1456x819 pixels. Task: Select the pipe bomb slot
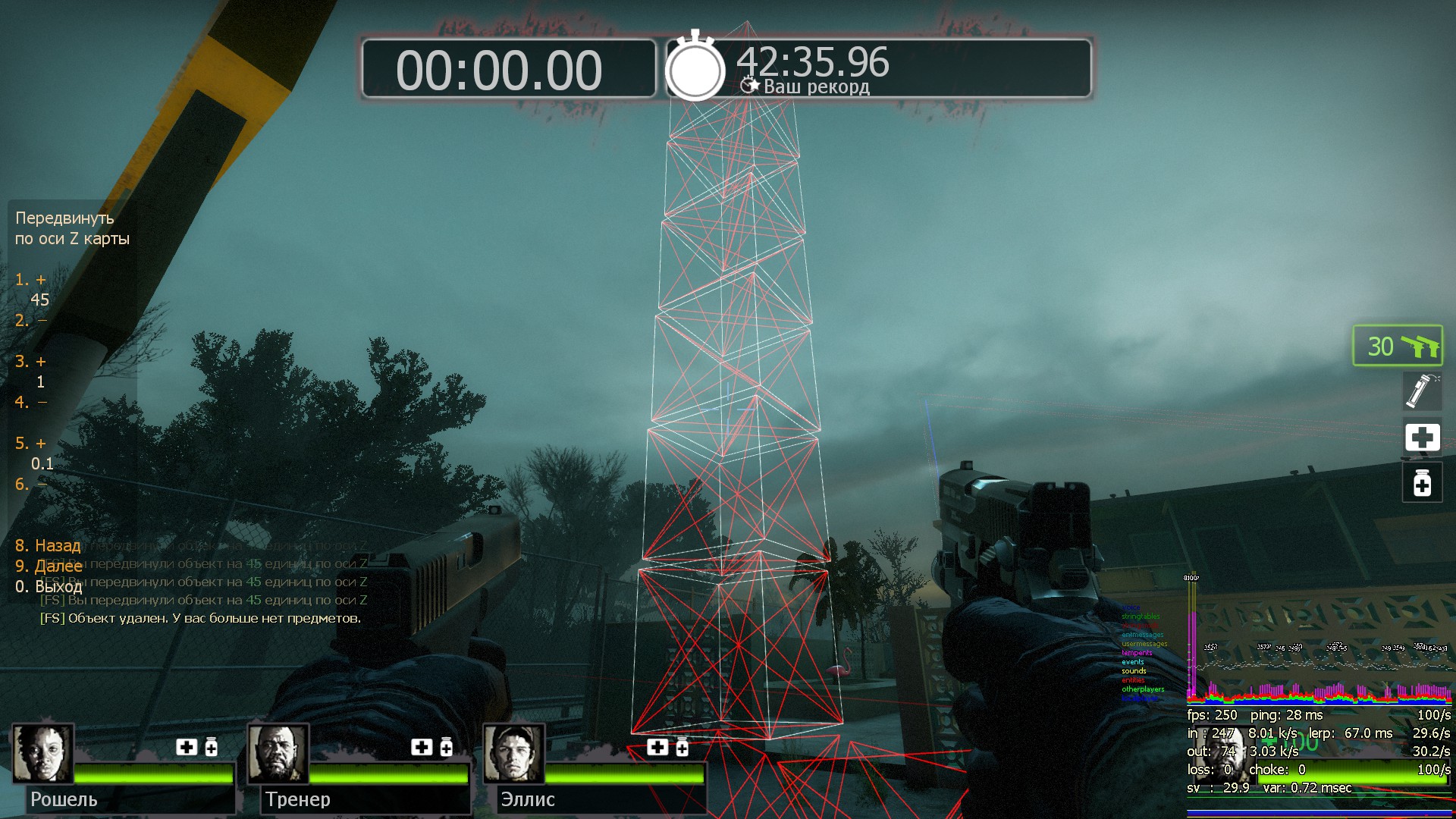(x=1422, y=391)
